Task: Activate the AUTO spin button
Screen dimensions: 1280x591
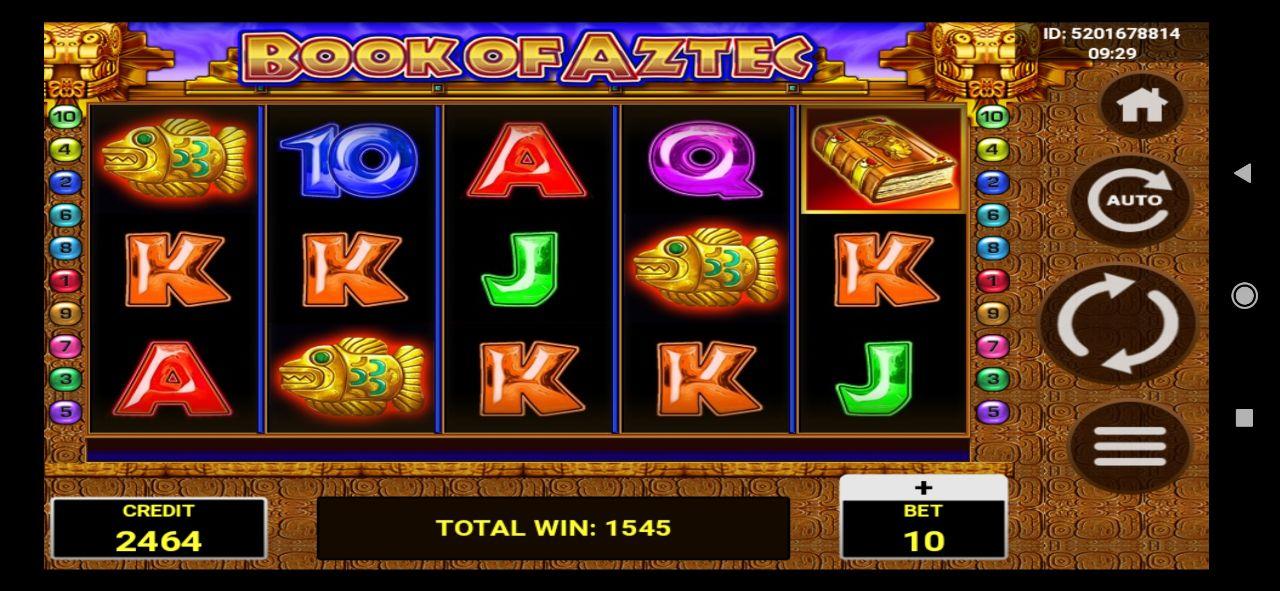Action: point(1134,199)
